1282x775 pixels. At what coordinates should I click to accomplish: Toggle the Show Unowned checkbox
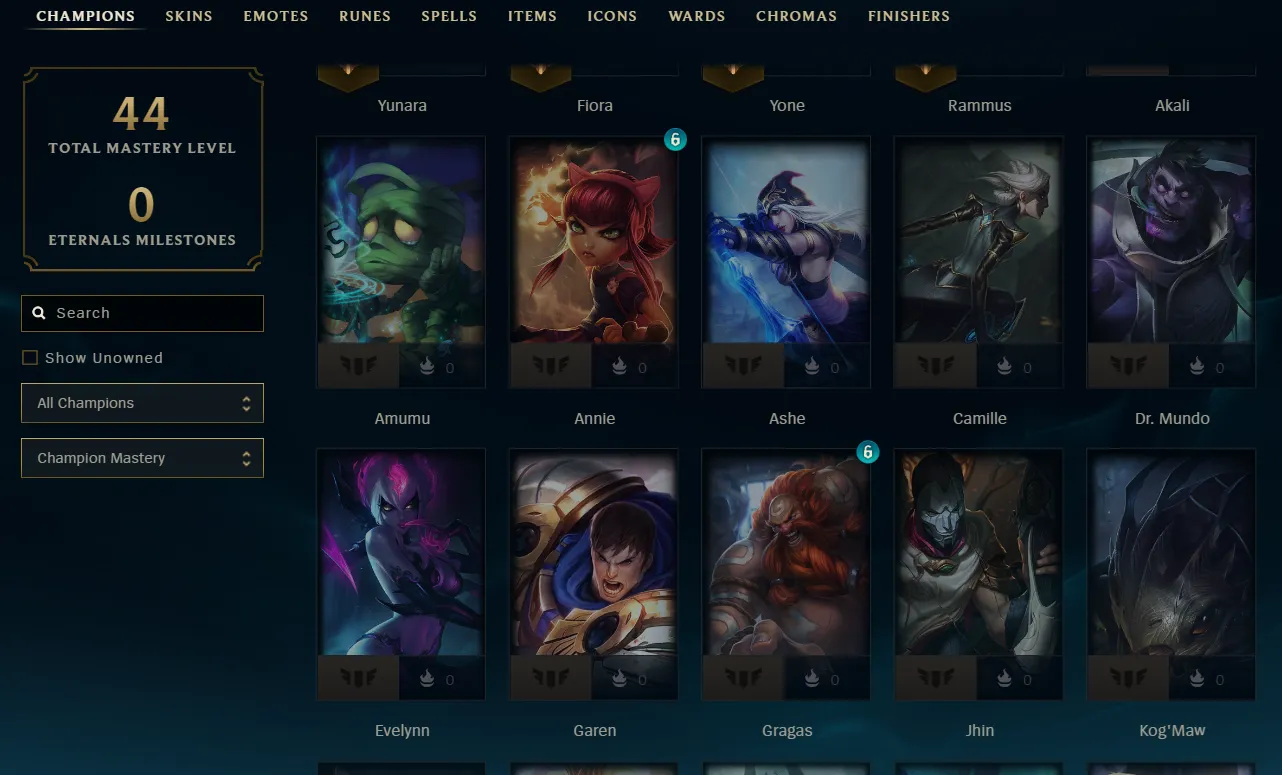[x=30, y=358]
